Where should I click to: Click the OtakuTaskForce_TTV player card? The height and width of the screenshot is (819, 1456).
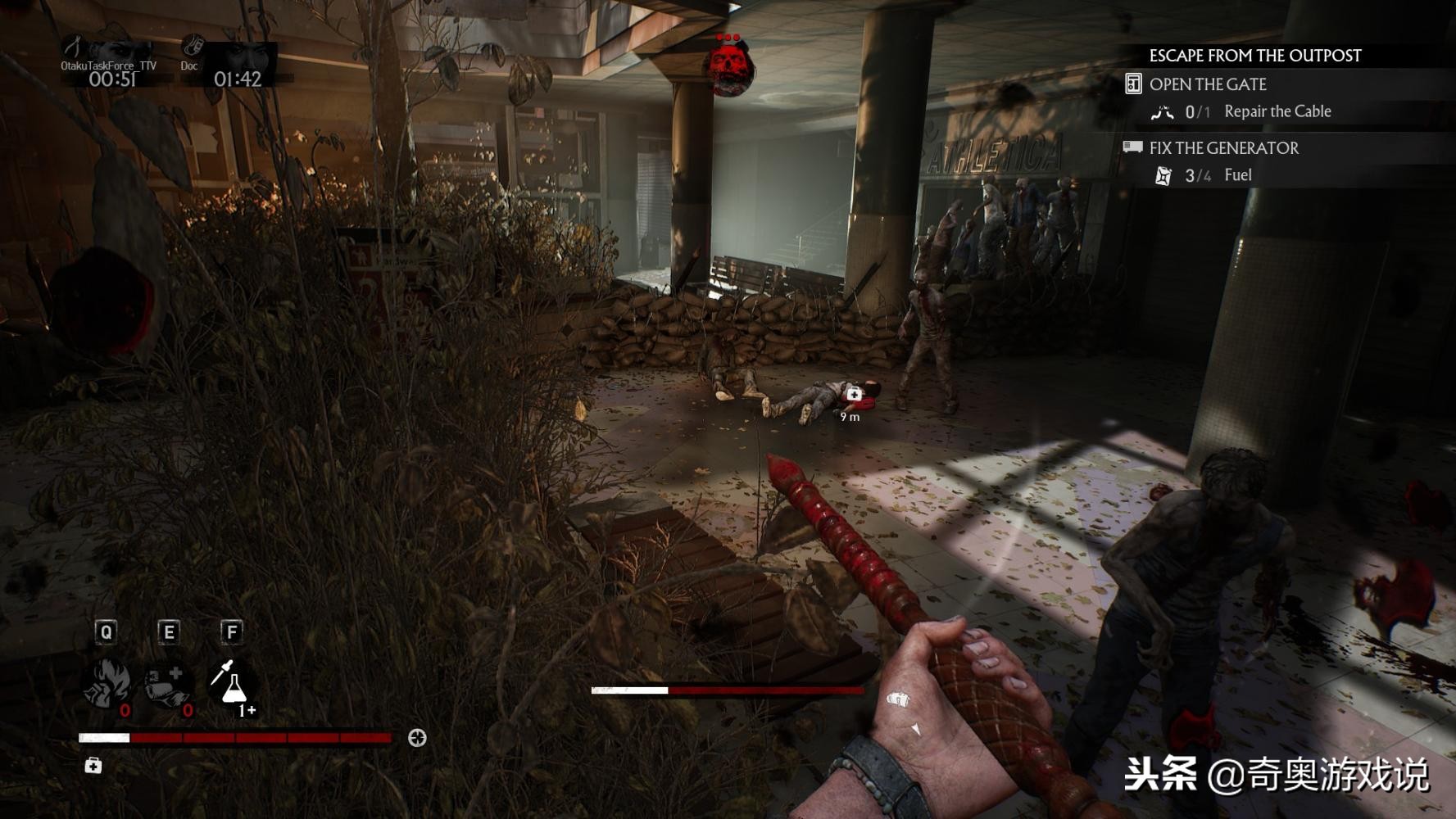coord(109,64)
